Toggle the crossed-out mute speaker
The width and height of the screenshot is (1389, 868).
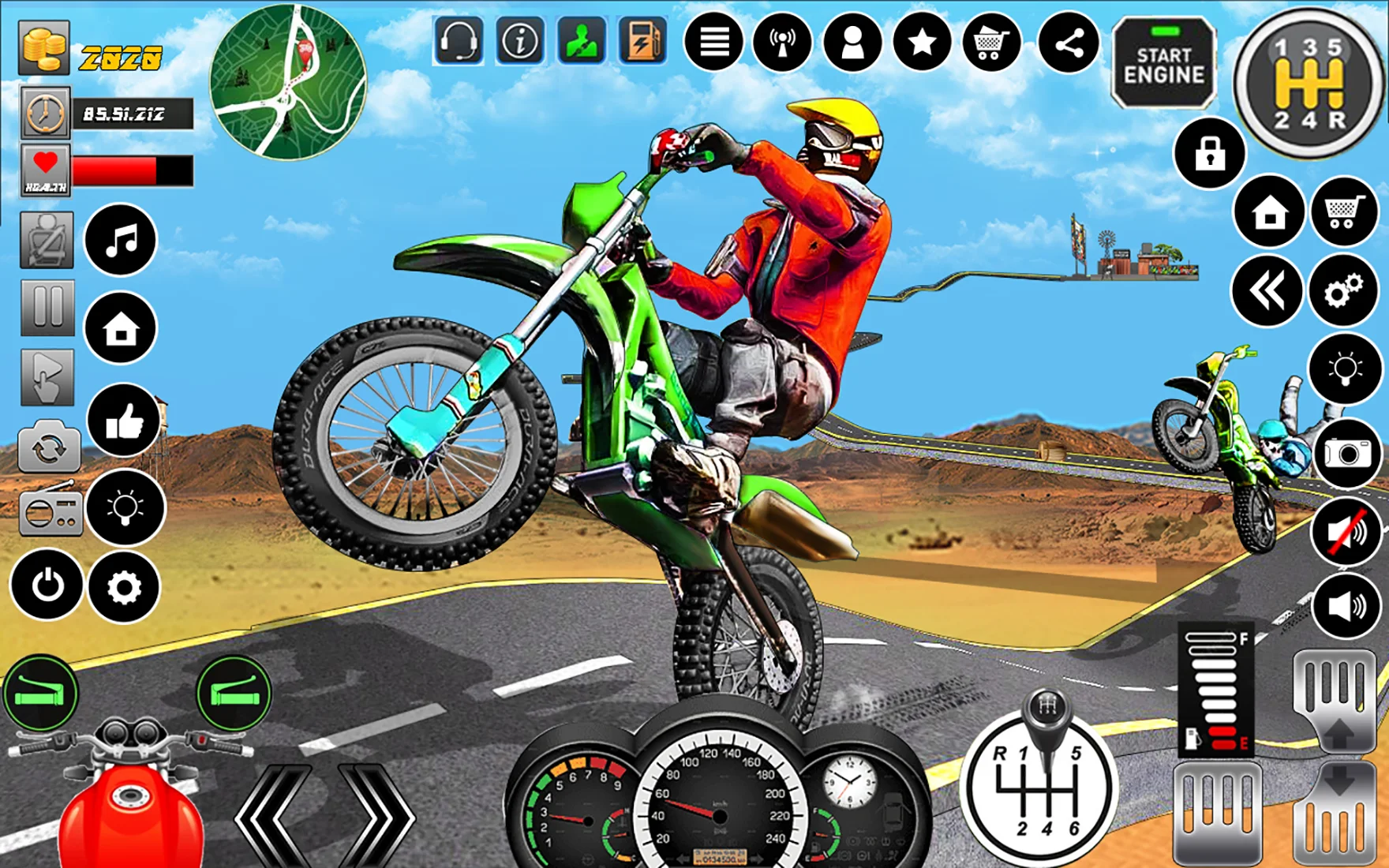coord(1347,532)
